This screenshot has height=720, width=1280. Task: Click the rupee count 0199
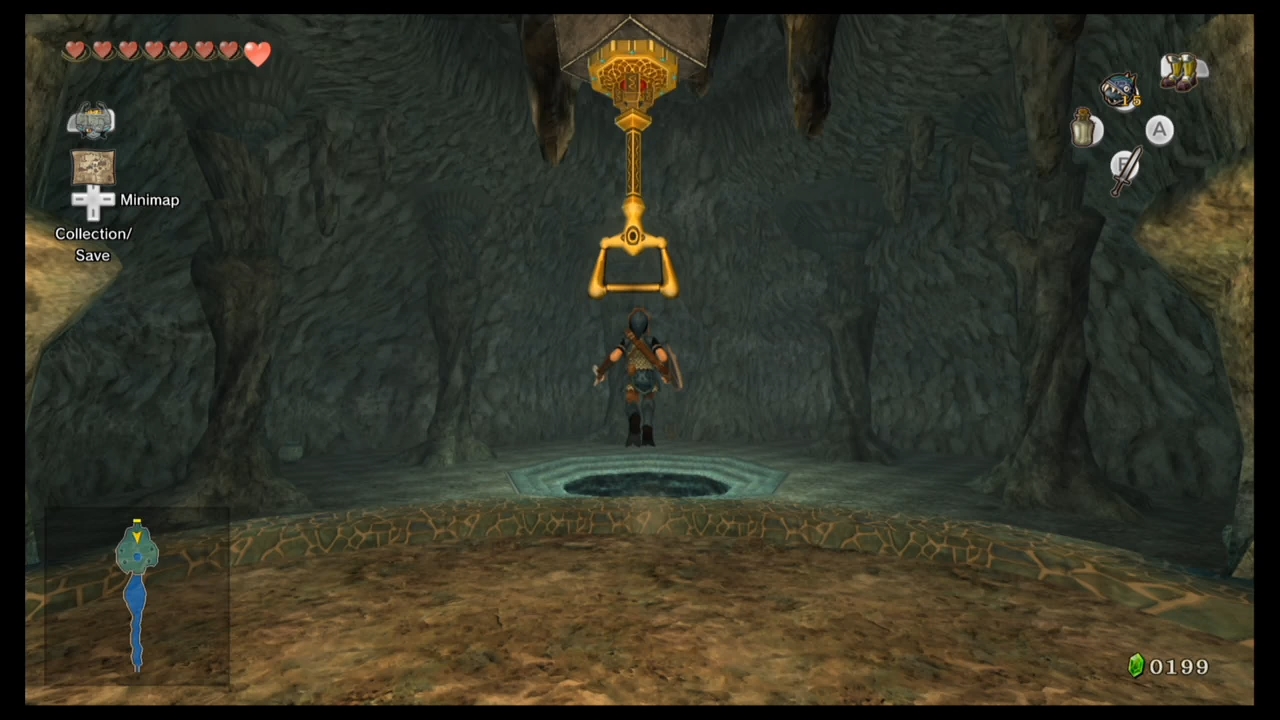click(1179, 666)
